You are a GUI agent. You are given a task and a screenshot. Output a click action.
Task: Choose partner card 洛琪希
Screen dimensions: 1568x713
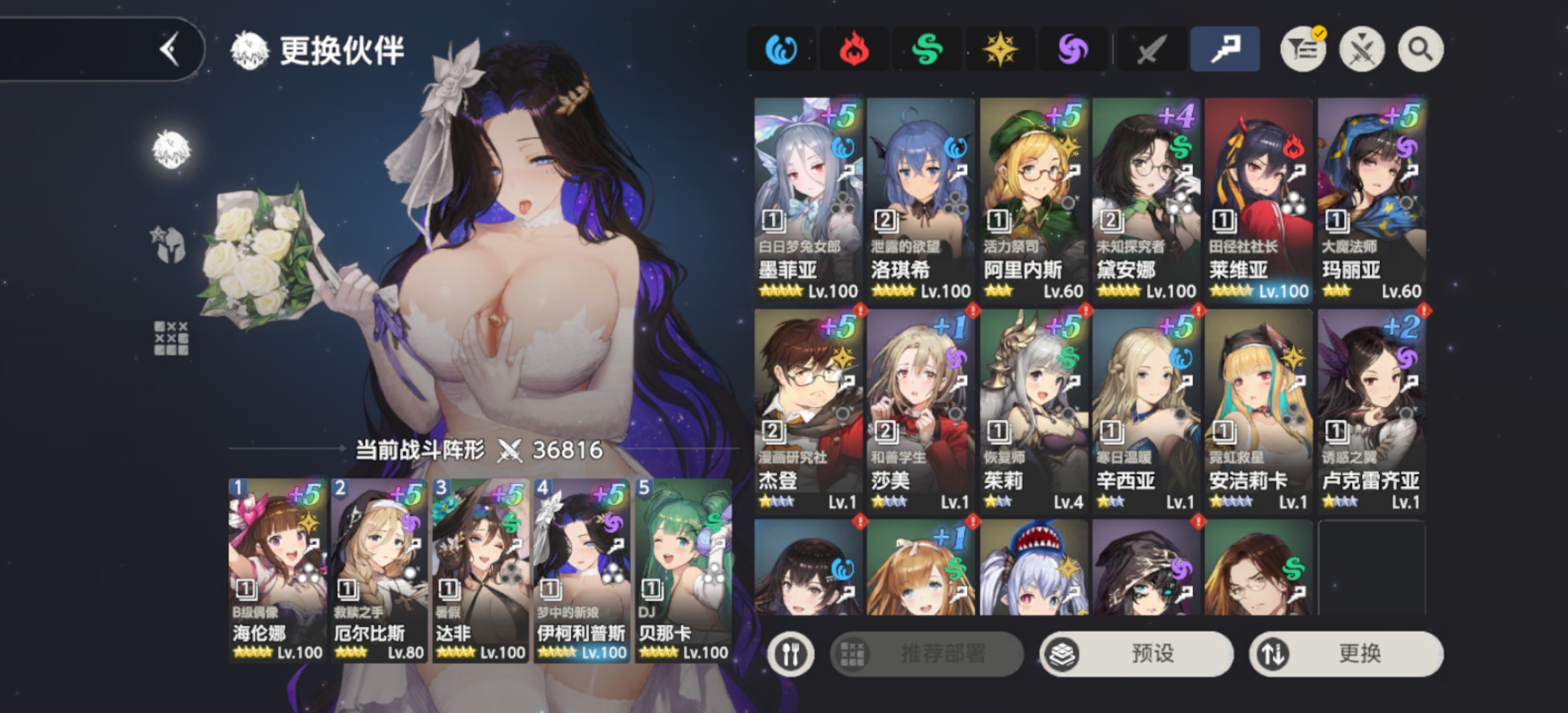[x=921, y=199]
